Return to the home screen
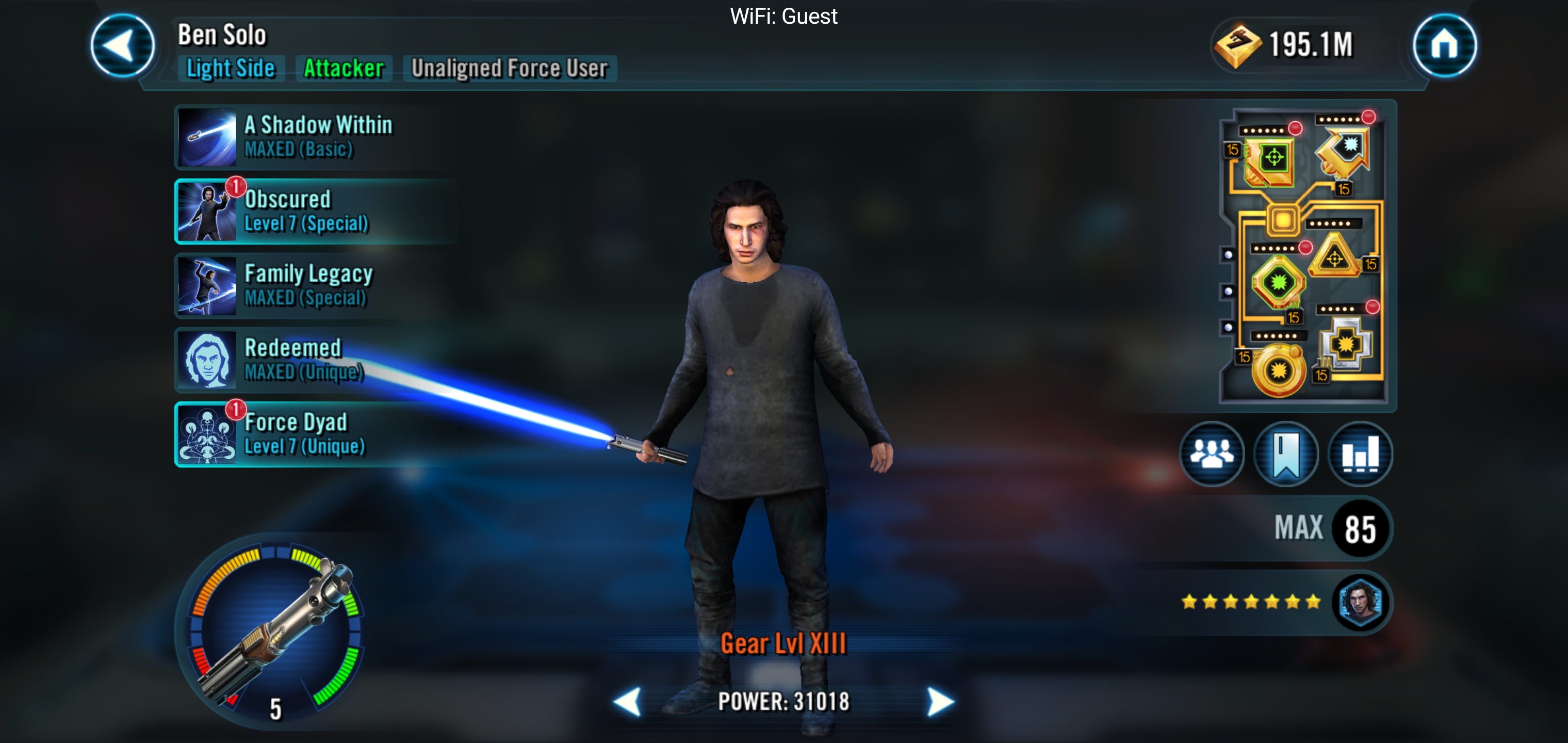Screen dimensions: 1568x743 [1444, 46]
